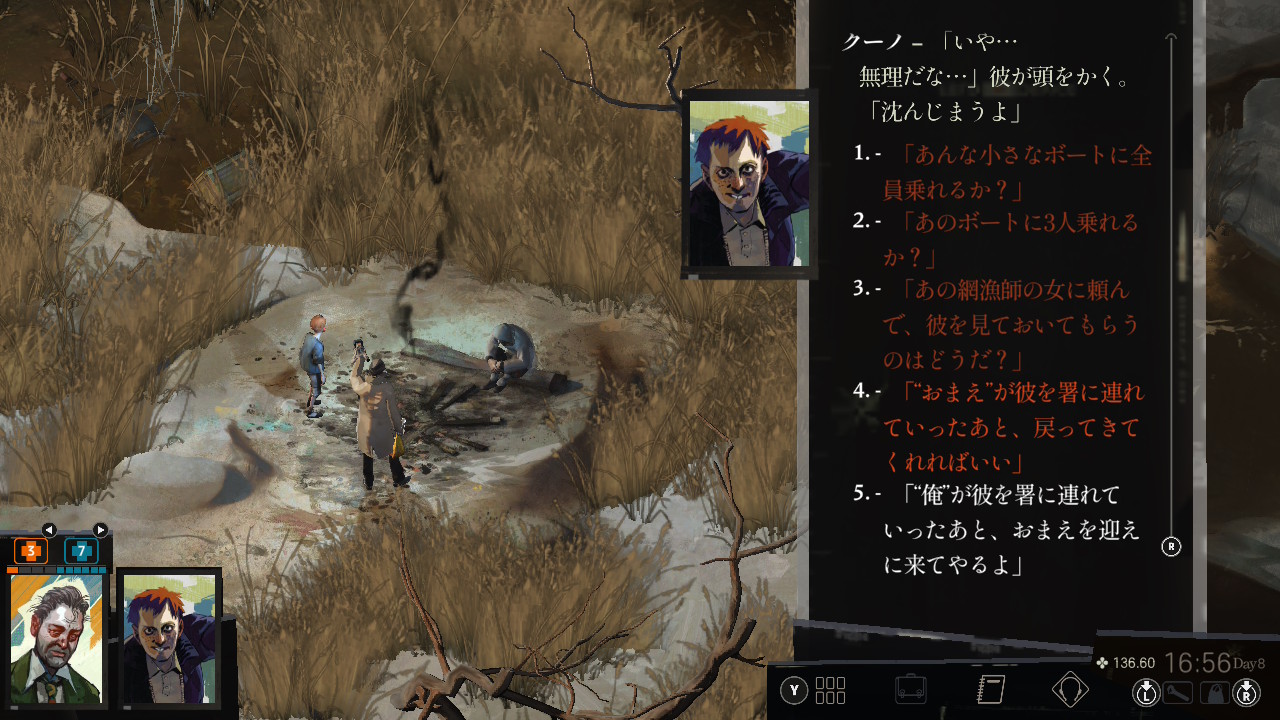Open the Thought Cabinet head icon
The width and height of the screenshot is (1280, 720).
click(1070, 690)
